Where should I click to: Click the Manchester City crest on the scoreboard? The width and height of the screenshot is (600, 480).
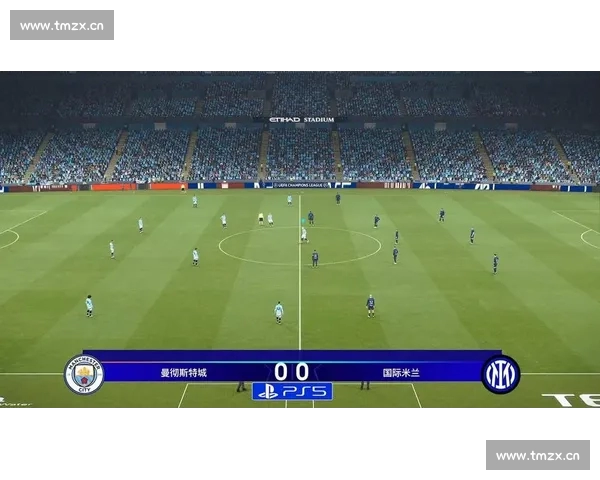(84, 374)
